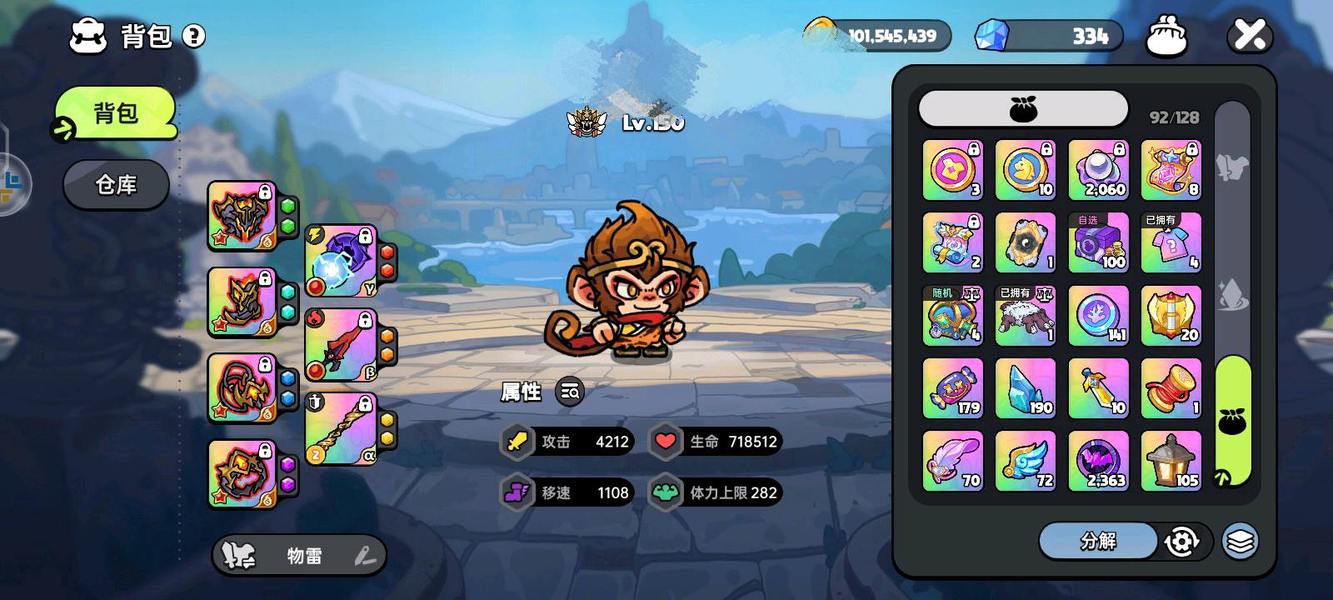Viewport: 1333px width, 600px height.
Task: Open the help question mark beside 背包 title
Action: pyautogui.click(x=194, y=37)
